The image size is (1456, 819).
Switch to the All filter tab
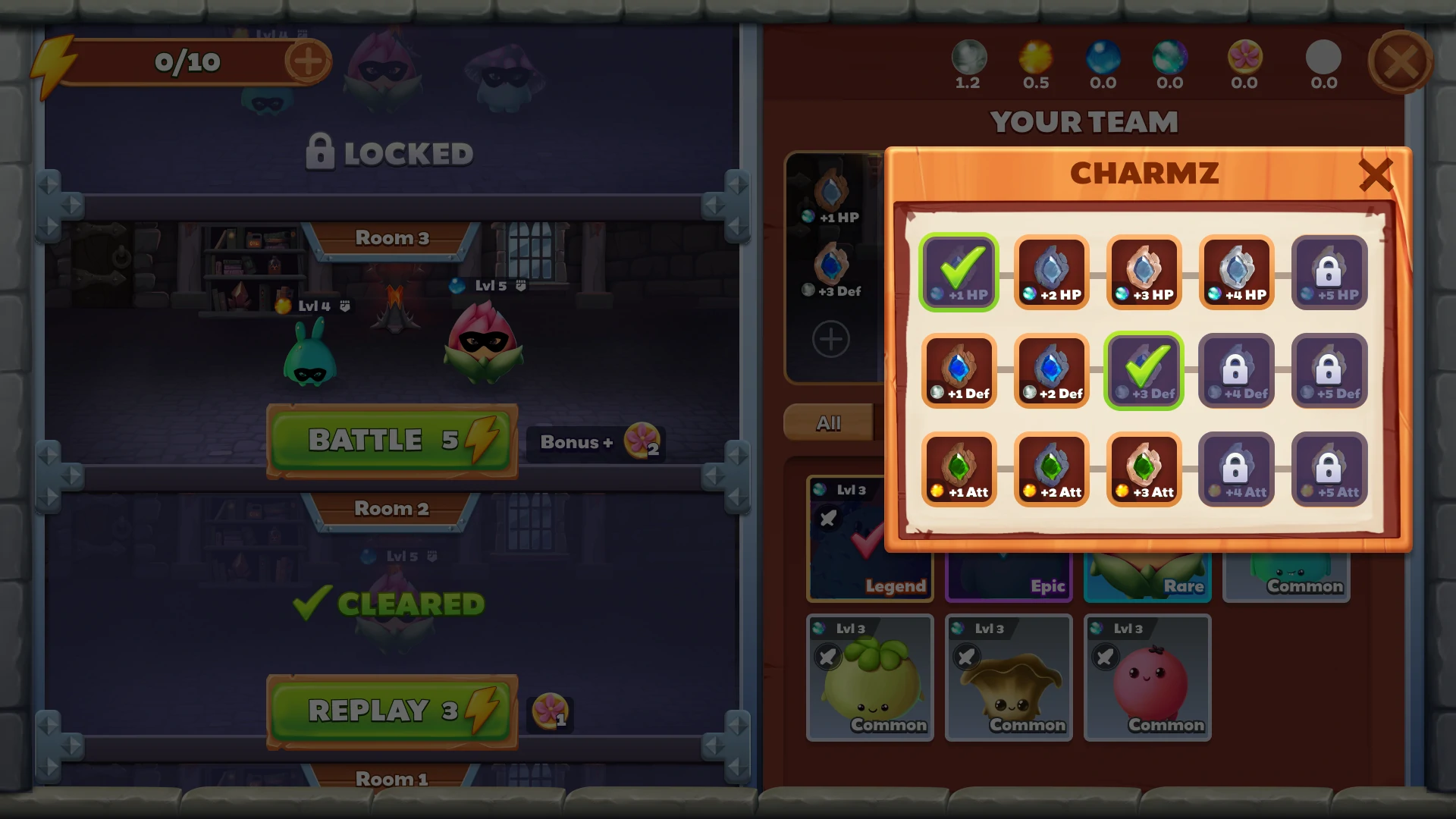click(x=829, y=423)
